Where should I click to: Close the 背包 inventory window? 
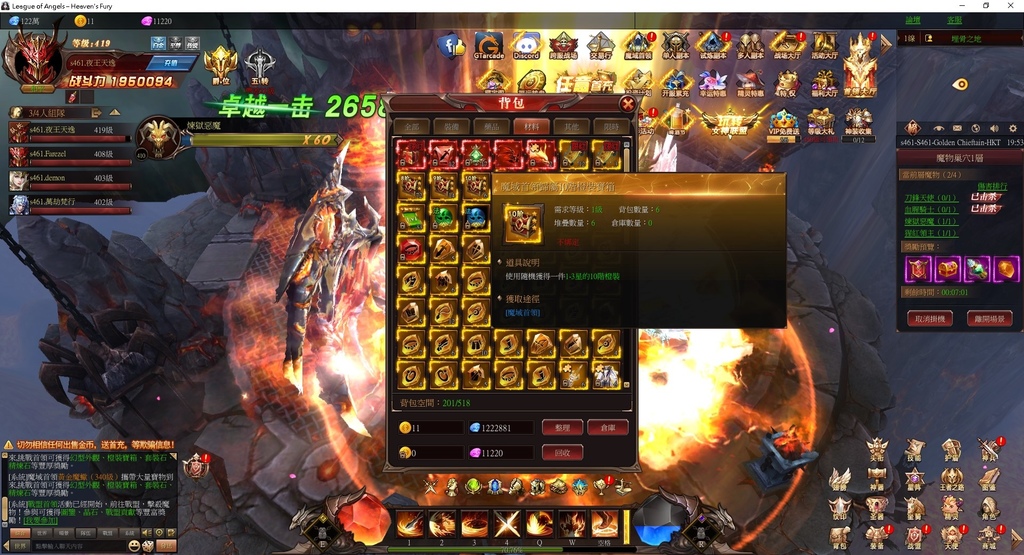[x=627, y=103]
